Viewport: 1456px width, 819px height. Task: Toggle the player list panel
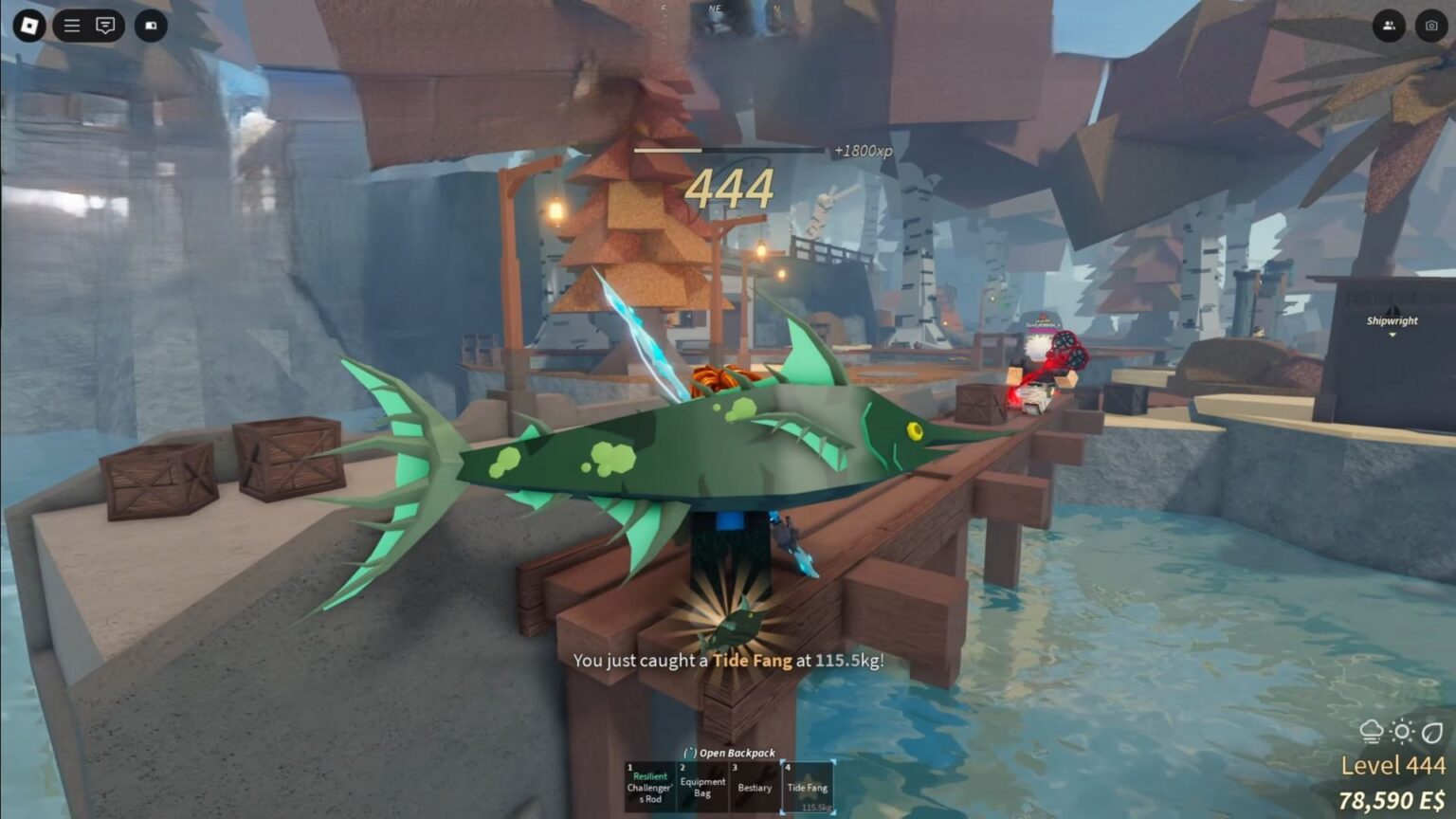(x=1390, y=25)
